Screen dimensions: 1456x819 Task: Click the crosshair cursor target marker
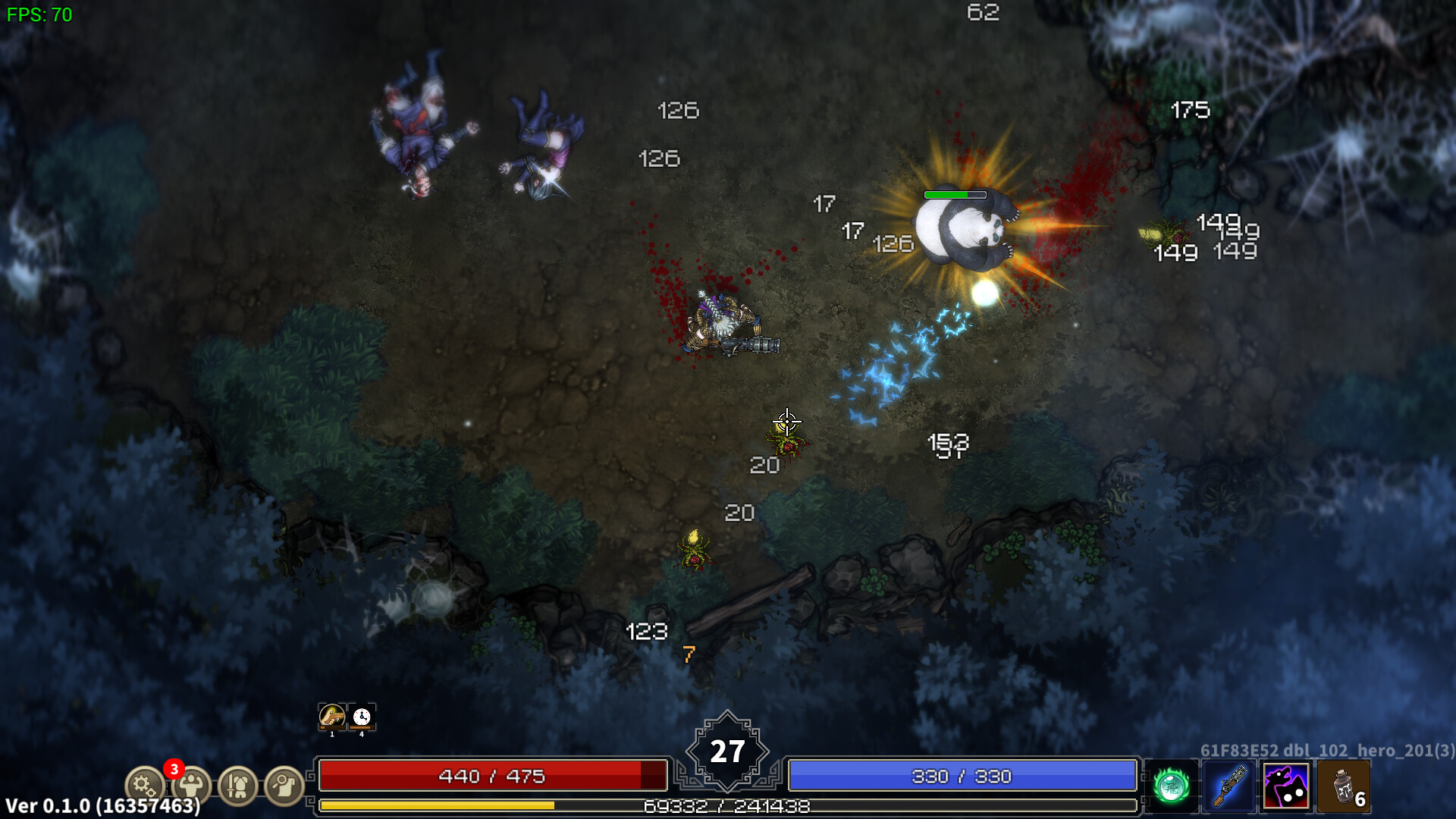[x=786, y=421]
